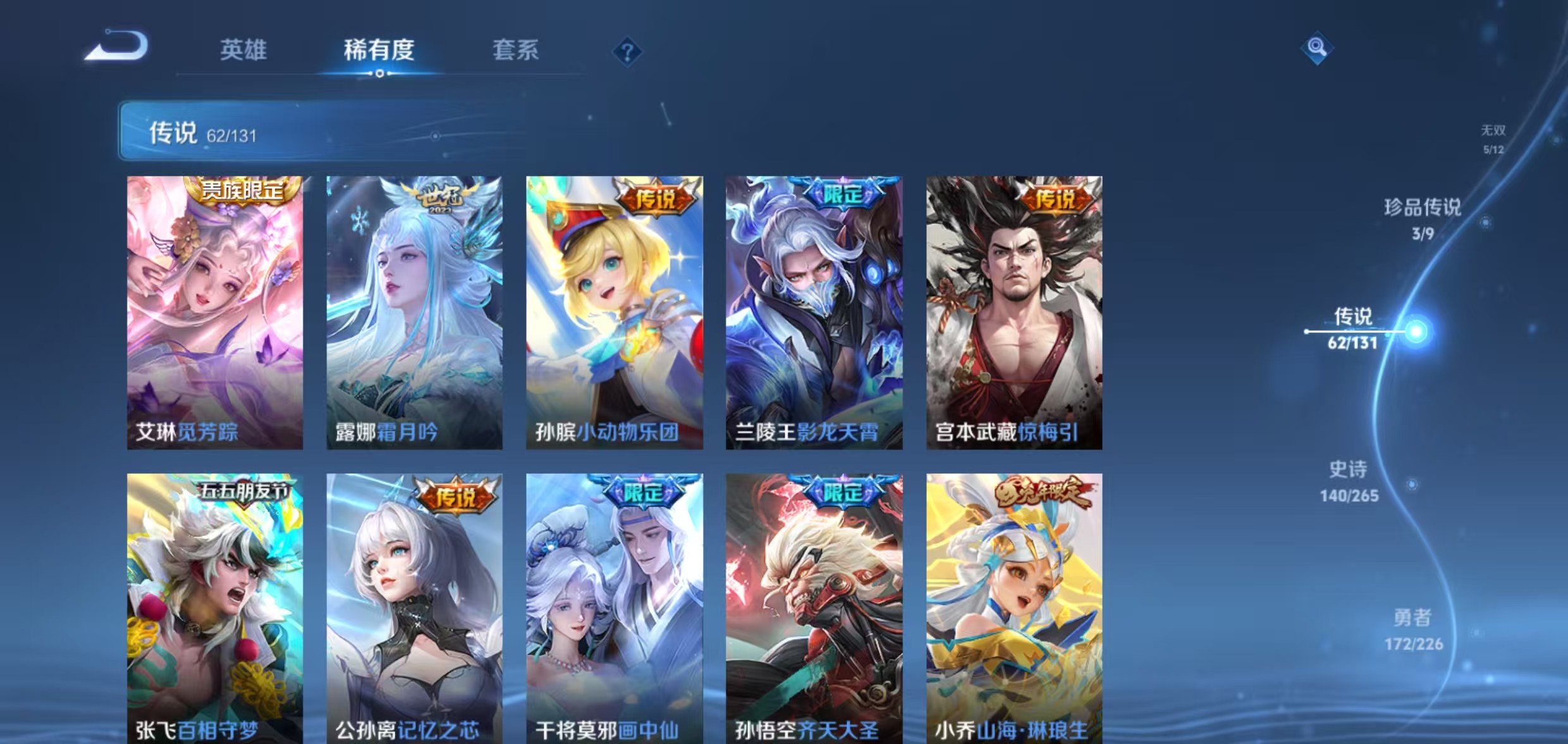
Task: Switch to the 套系 tab
Action: click(515, 51)
